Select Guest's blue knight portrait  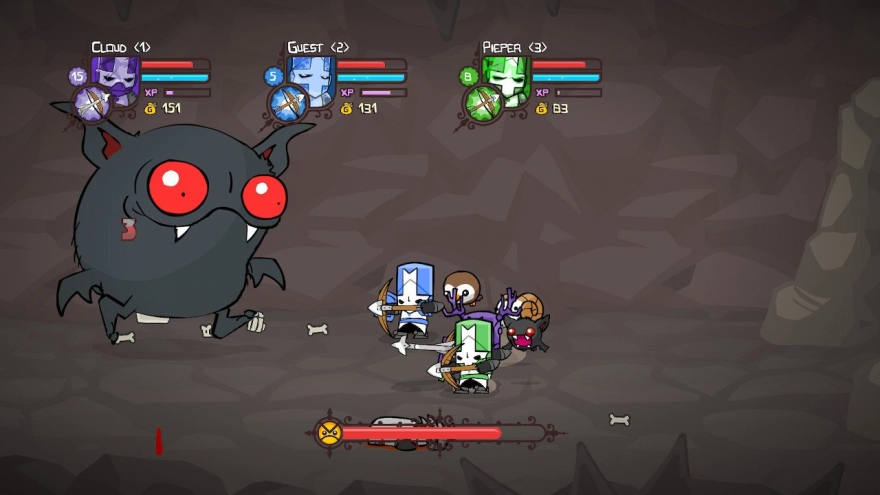[312, 78]
